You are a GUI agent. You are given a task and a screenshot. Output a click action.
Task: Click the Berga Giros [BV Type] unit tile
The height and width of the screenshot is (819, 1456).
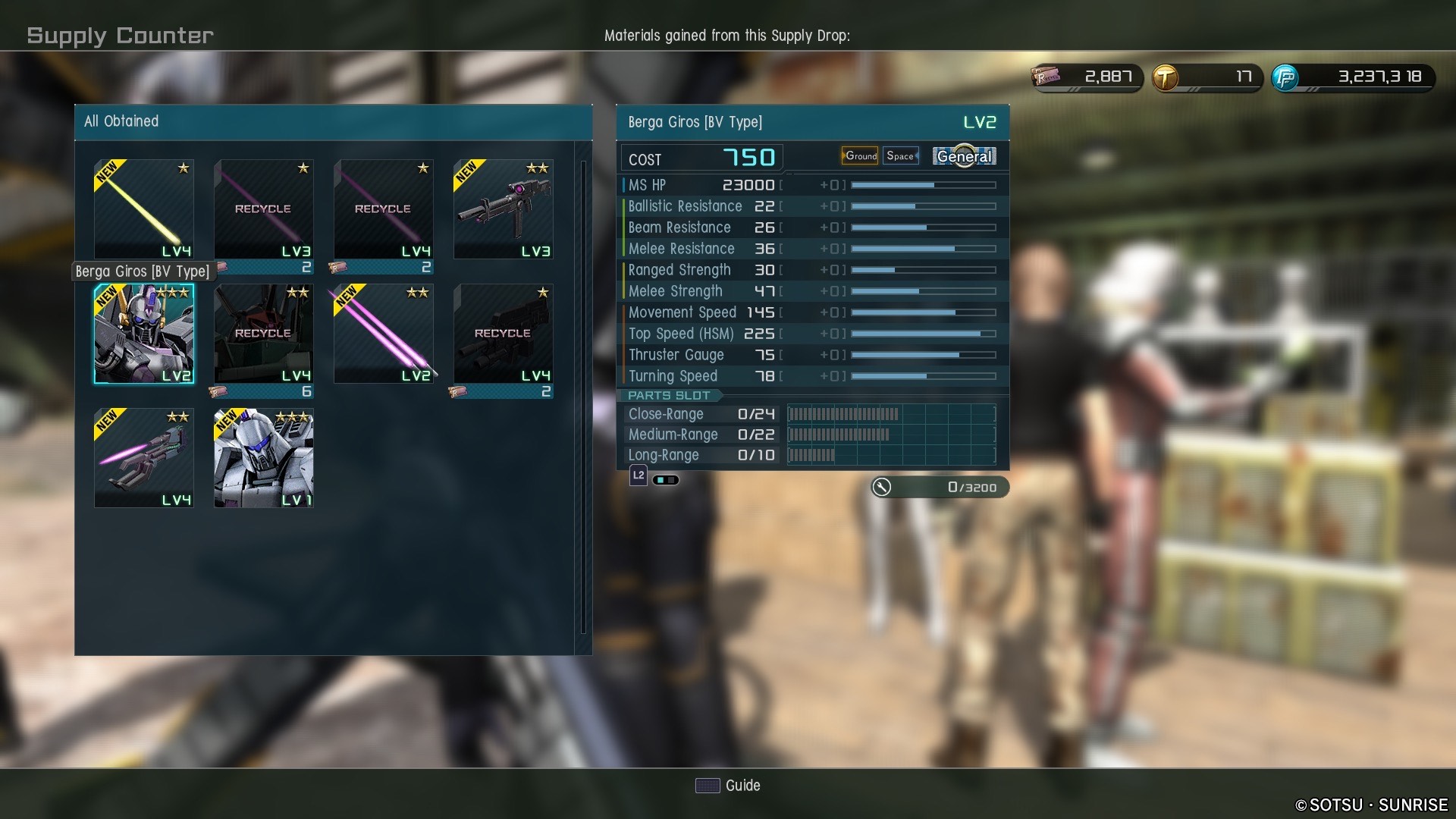143,334
